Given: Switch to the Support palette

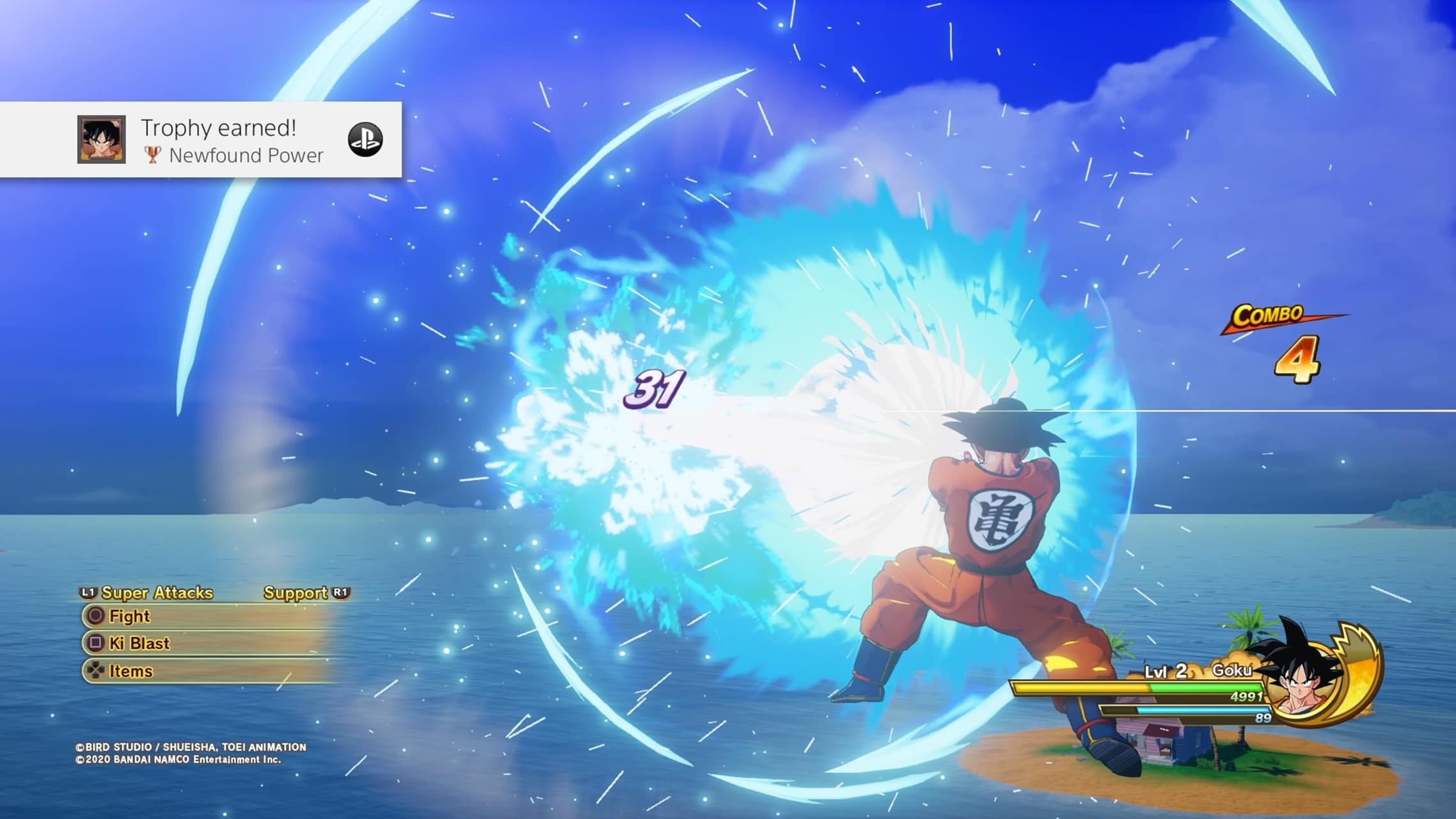Looking at the screenshot, I should pos(296,592).
